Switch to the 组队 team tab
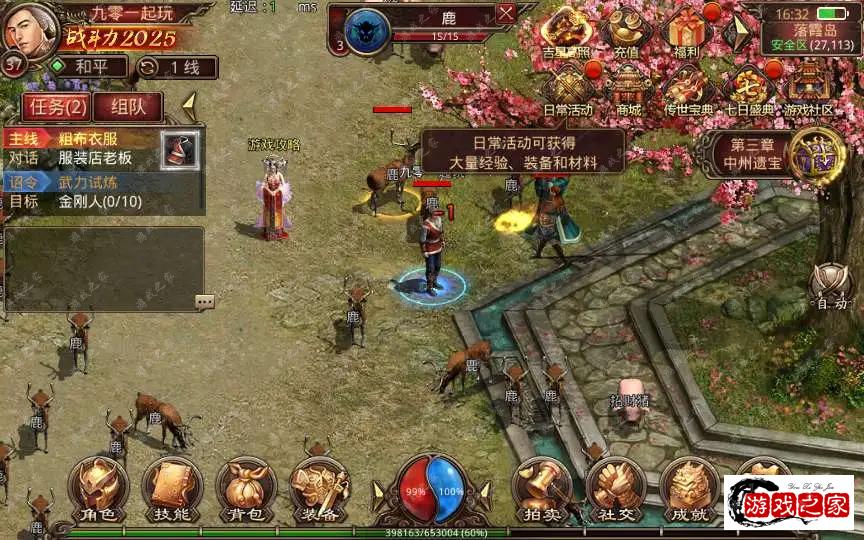The width and height of the screenshot is (864, 540). click(134, 107)
